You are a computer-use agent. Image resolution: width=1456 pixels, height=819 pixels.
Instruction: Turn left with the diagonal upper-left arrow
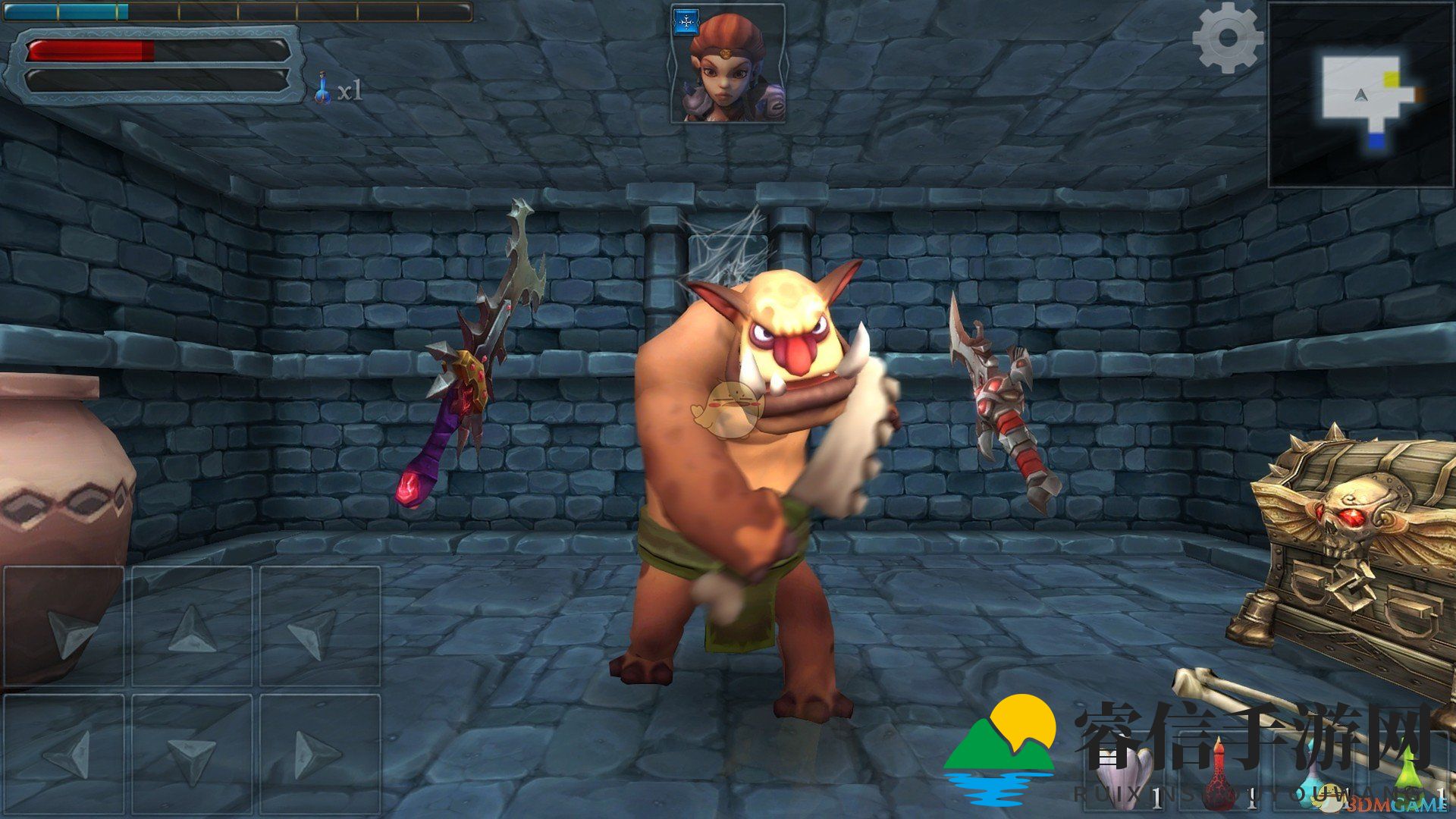coord(64,626)
